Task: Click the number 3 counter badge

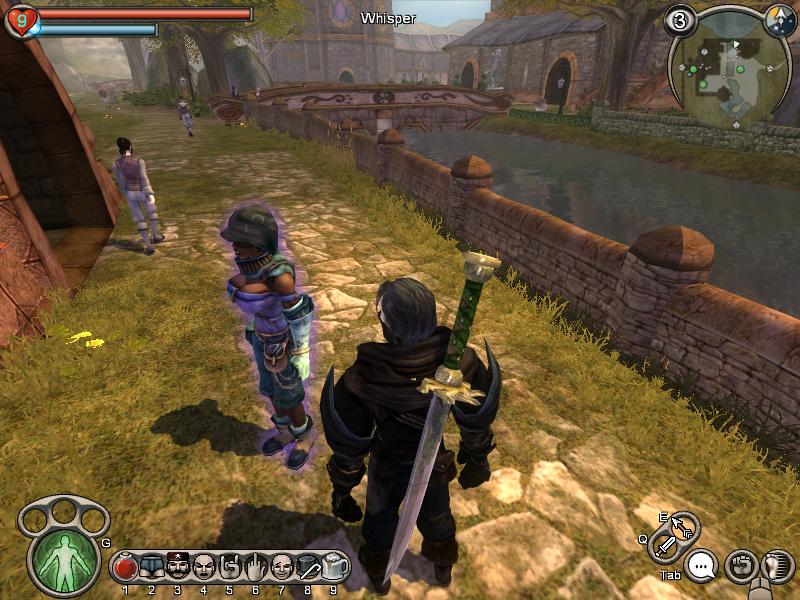Action: coord(681,20)
